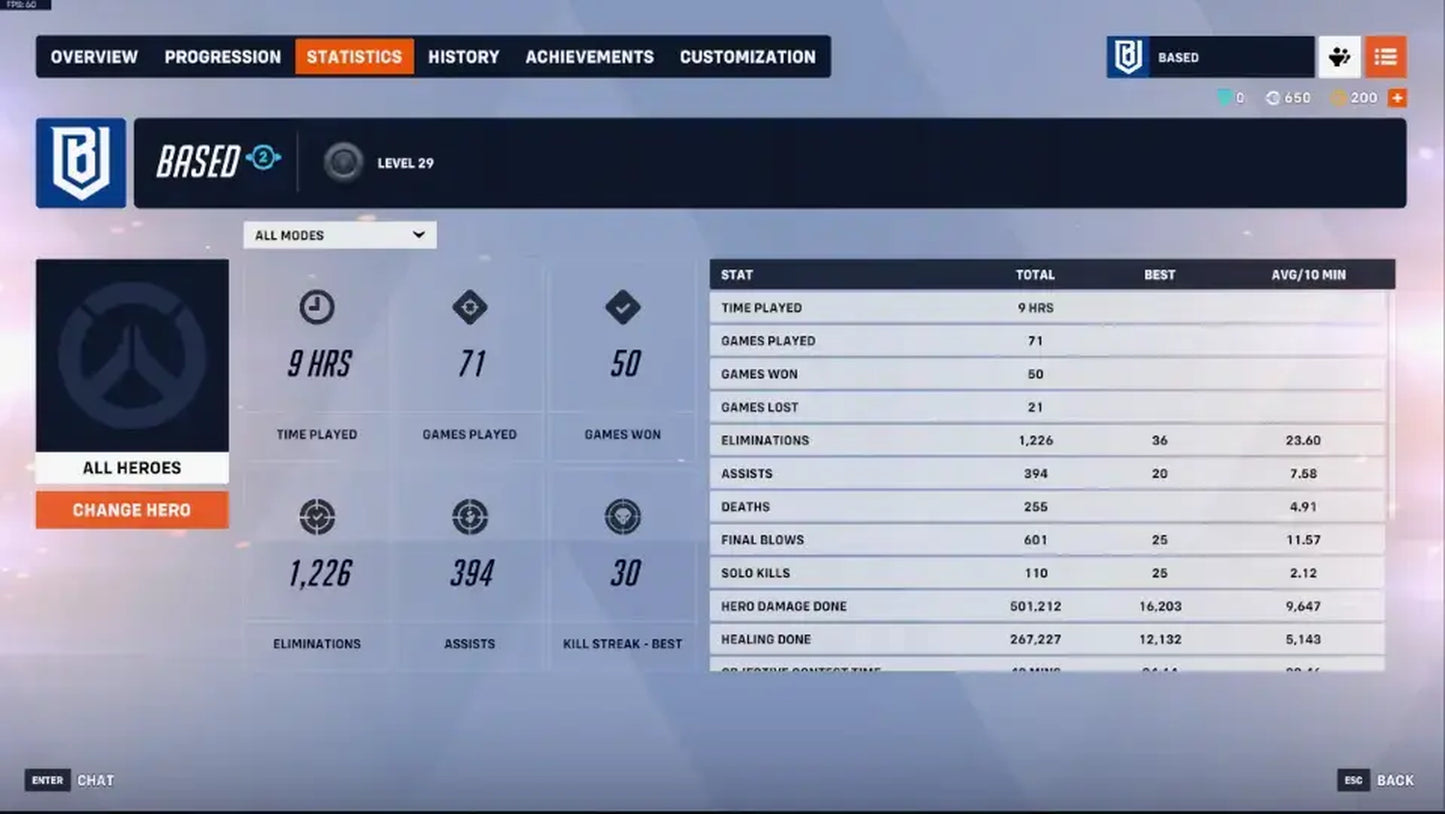Select the Eliminations crosshair icon

pyautogui.click(x=316, y=516)
